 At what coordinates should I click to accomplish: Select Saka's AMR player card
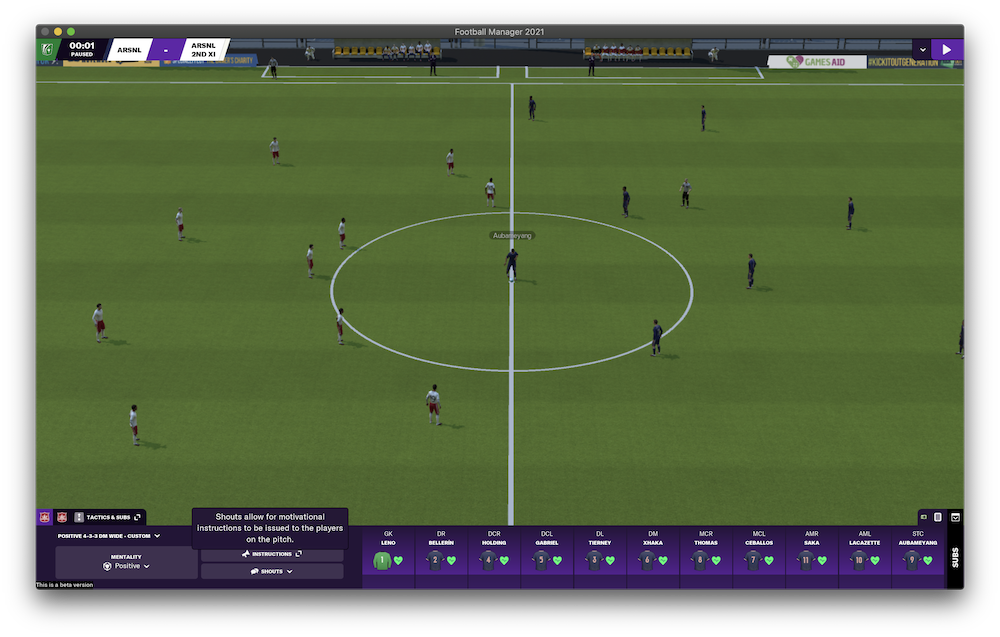[x=812, y=553]
